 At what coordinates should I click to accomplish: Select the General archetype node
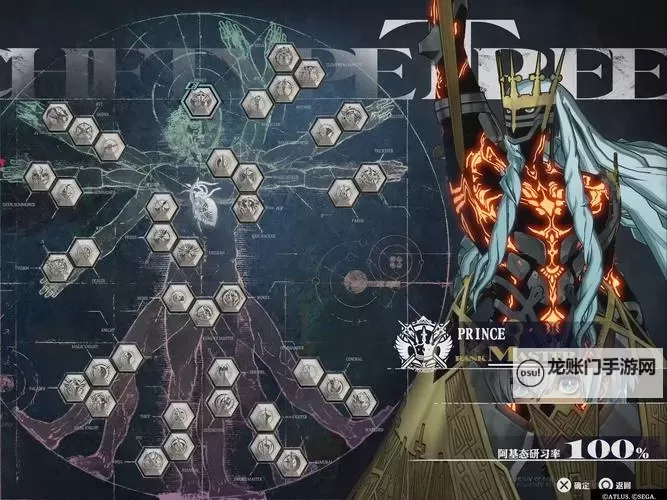tap(334, 388)
